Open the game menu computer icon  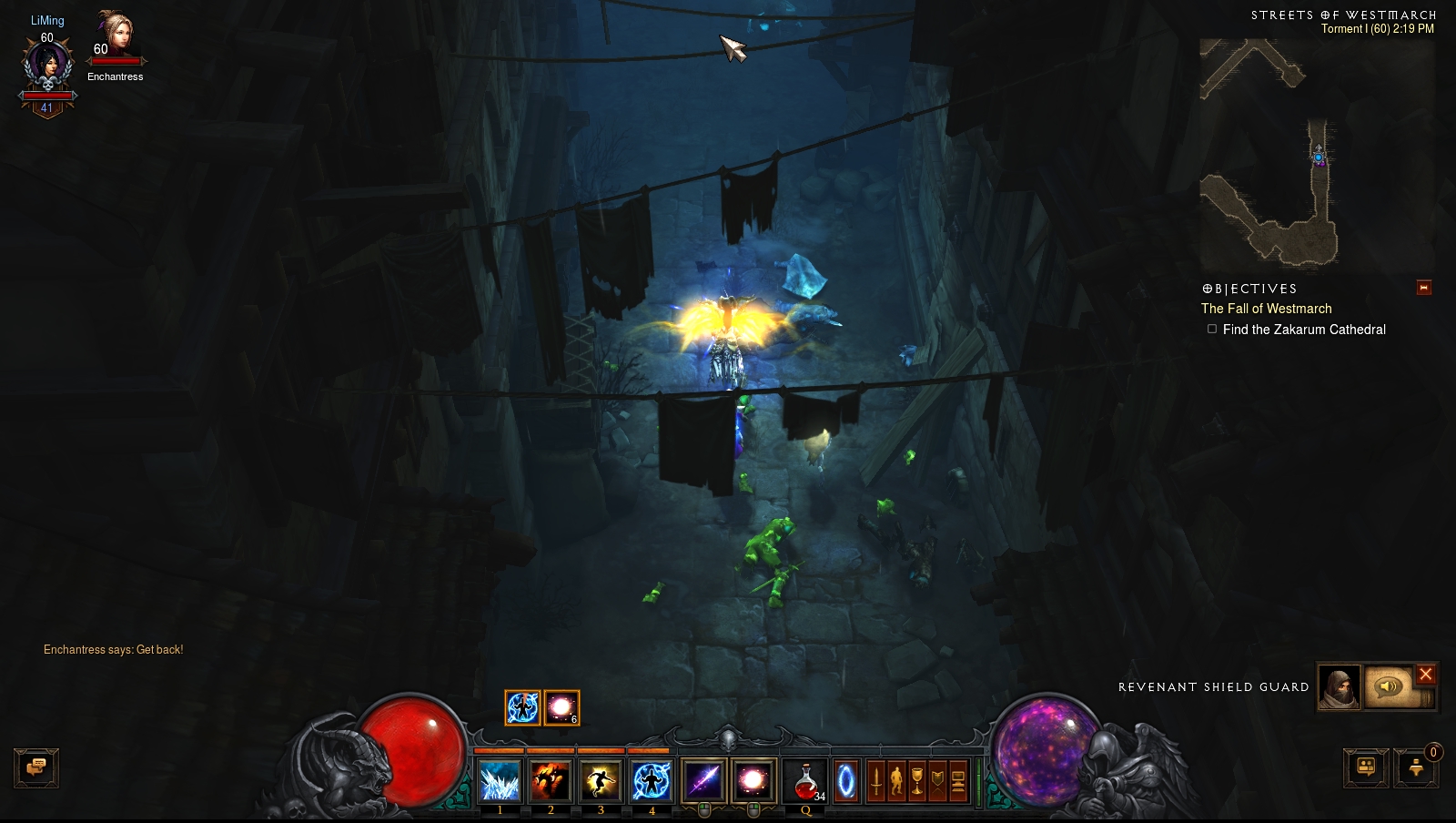958,781
